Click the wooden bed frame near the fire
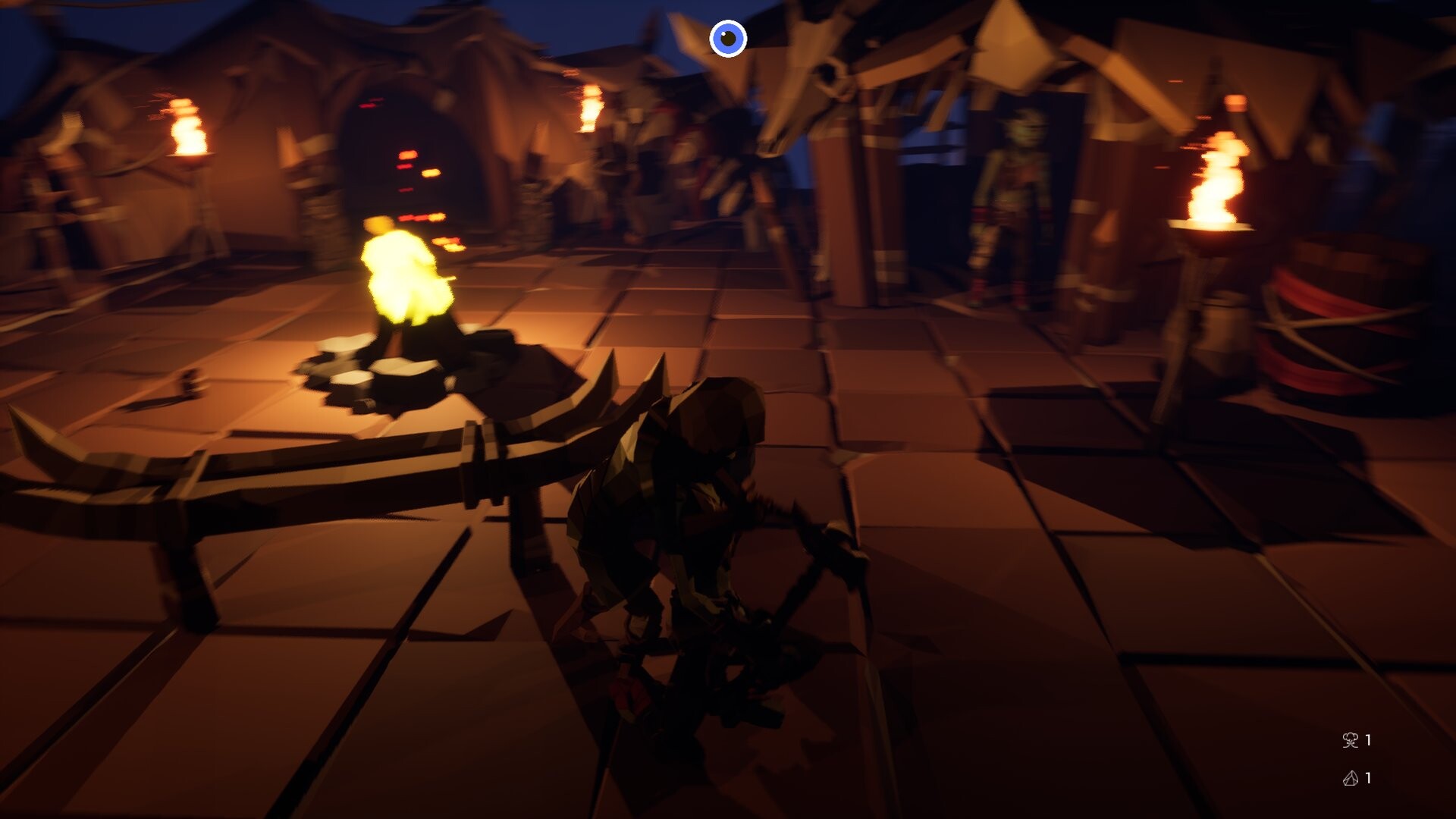Viewport: 1456px width, 819px height. point(303,470)
